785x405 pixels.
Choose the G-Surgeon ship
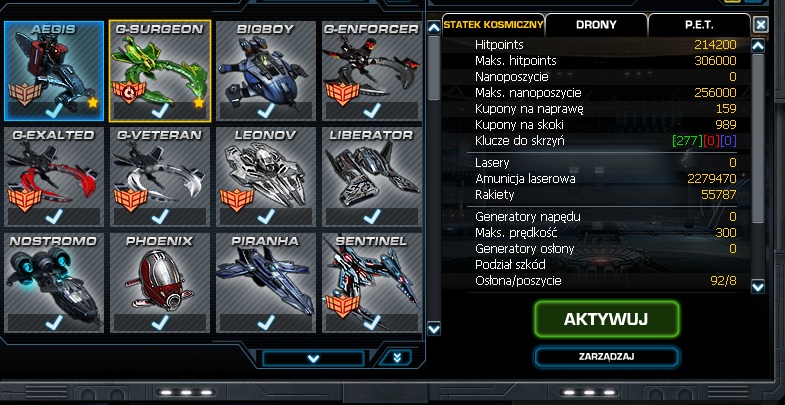click(159, 69)
